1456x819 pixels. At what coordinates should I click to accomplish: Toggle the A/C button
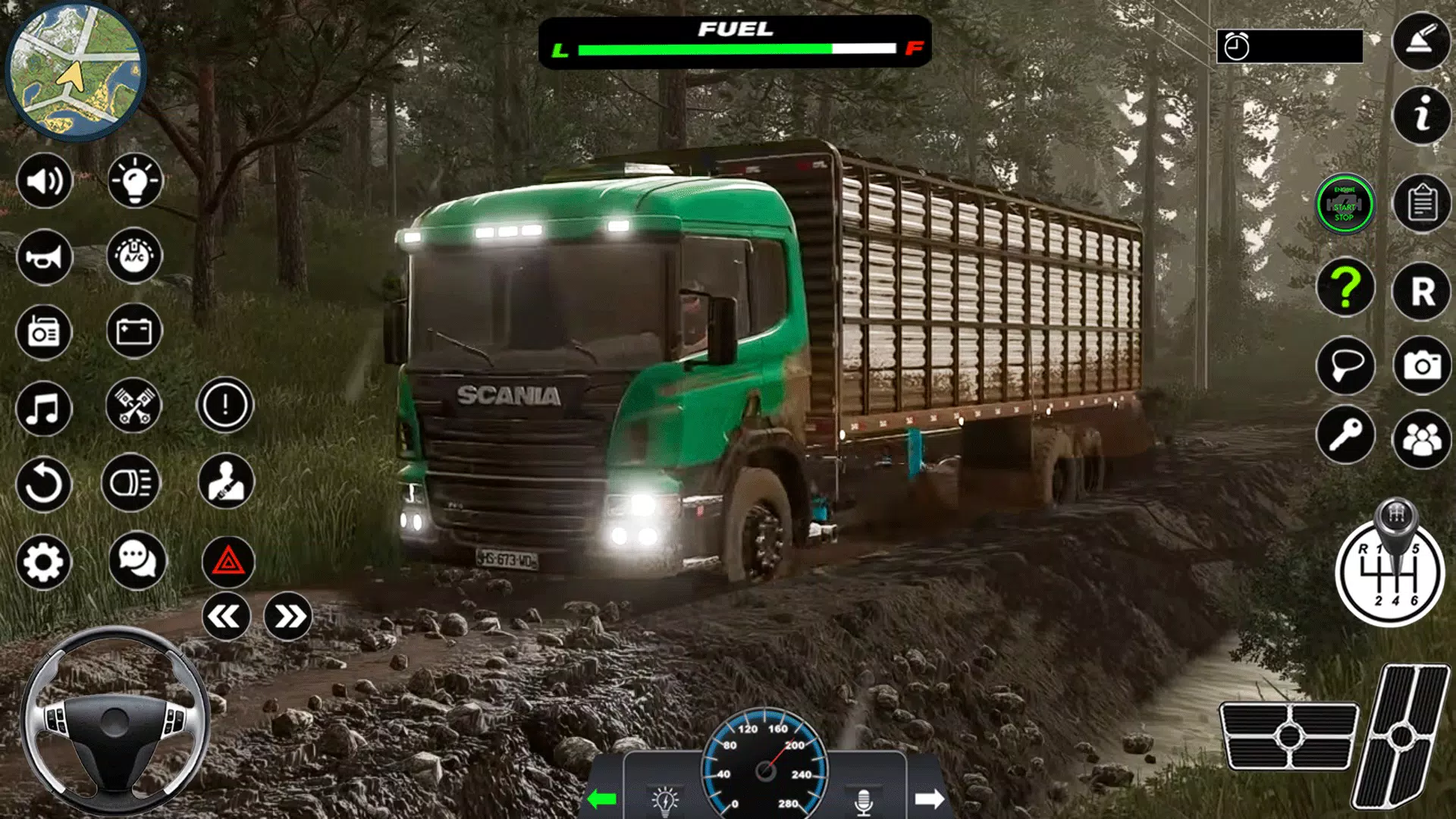click(135, 257)
